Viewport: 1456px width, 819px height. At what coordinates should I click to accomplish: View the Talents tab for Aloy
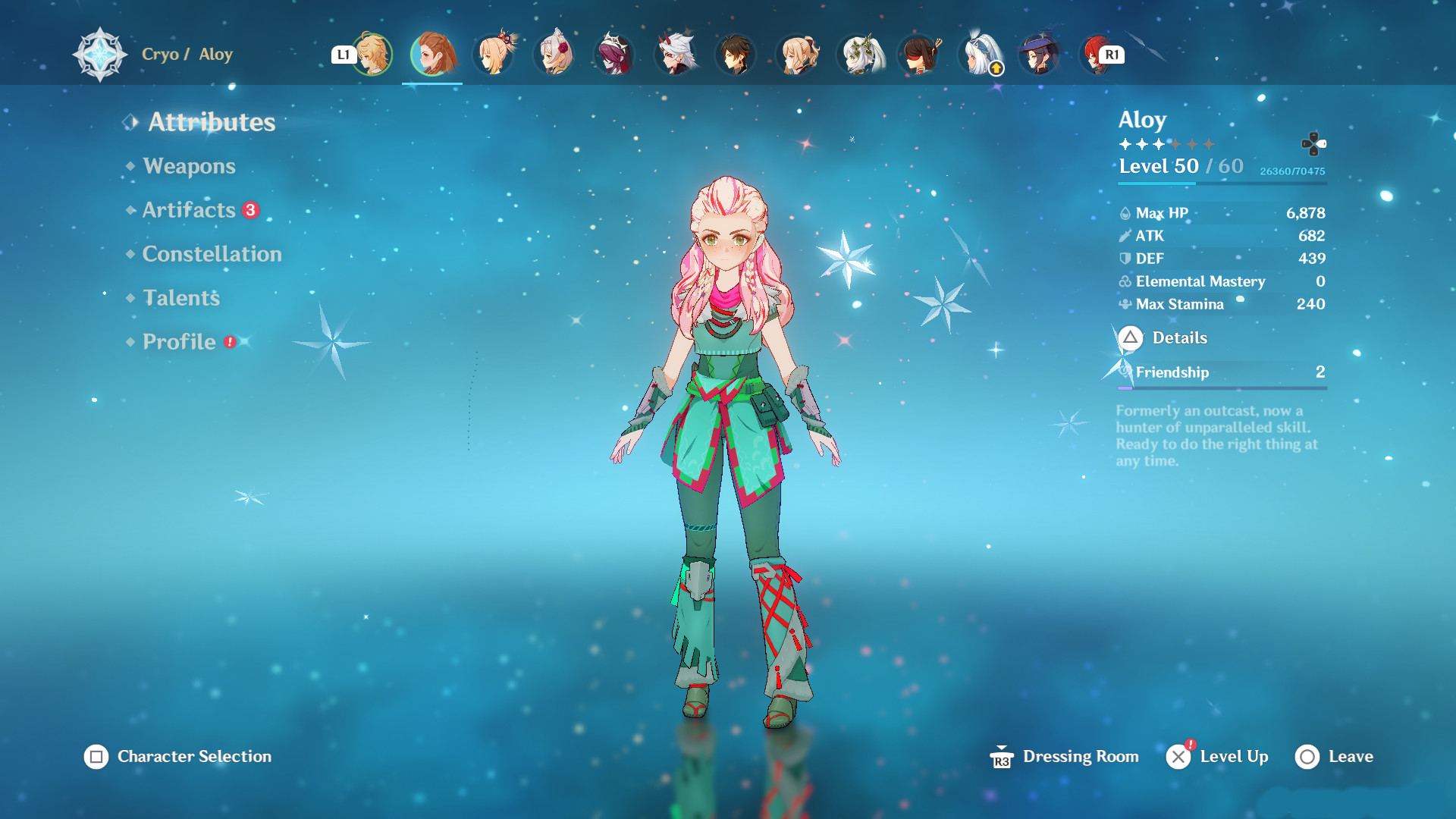pos(180,298)
